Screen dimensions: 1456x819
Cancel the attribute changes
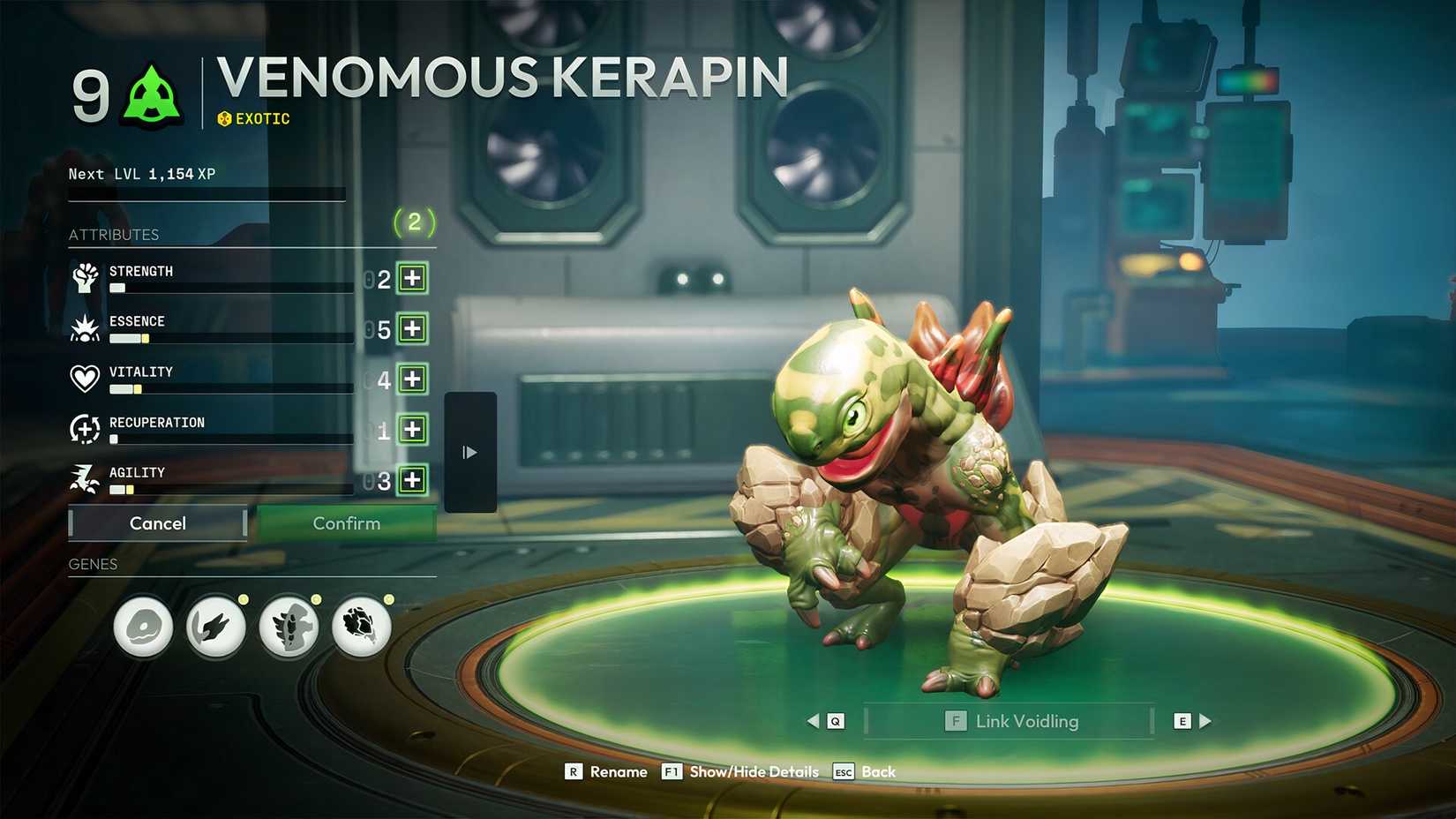[157, 522]
